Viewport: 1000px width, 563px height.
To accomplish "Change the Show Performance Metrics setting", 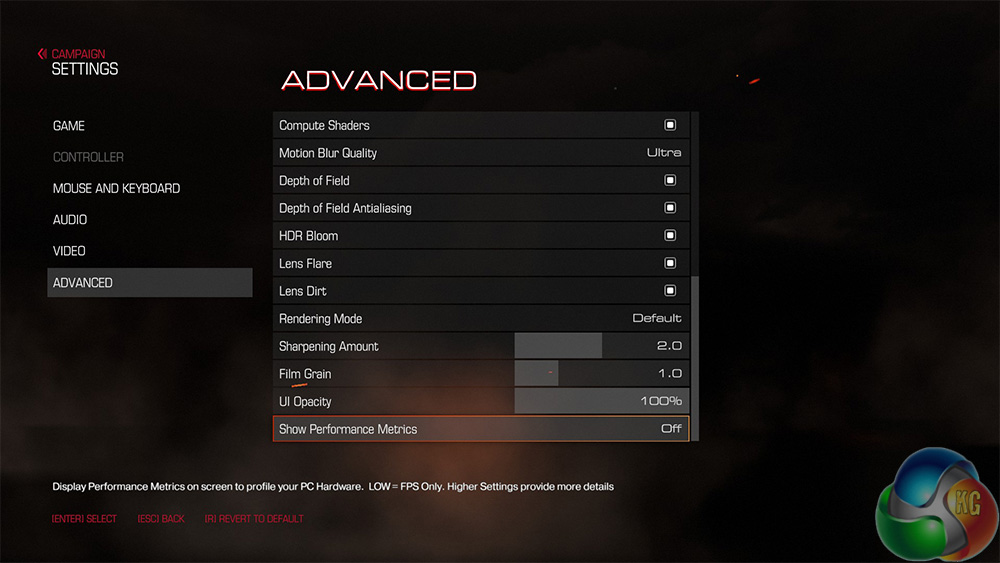I will pyautogui.click(x=671, y=429).
